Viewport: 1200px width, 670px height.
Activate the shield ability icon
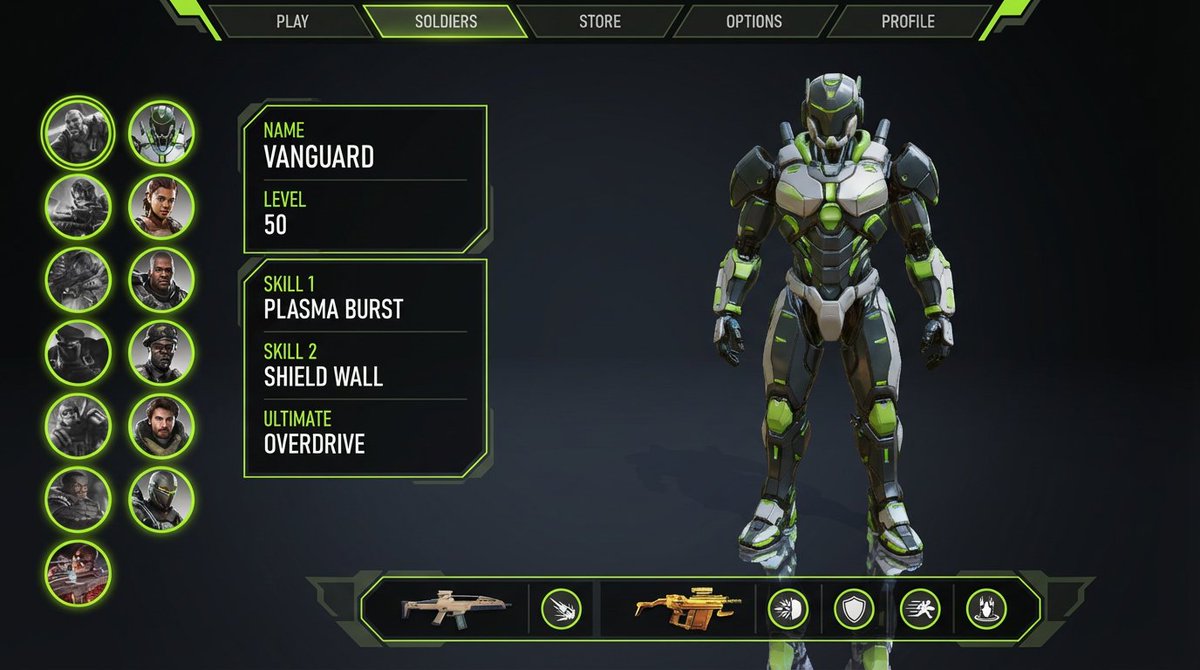click(x=853, y=609)
